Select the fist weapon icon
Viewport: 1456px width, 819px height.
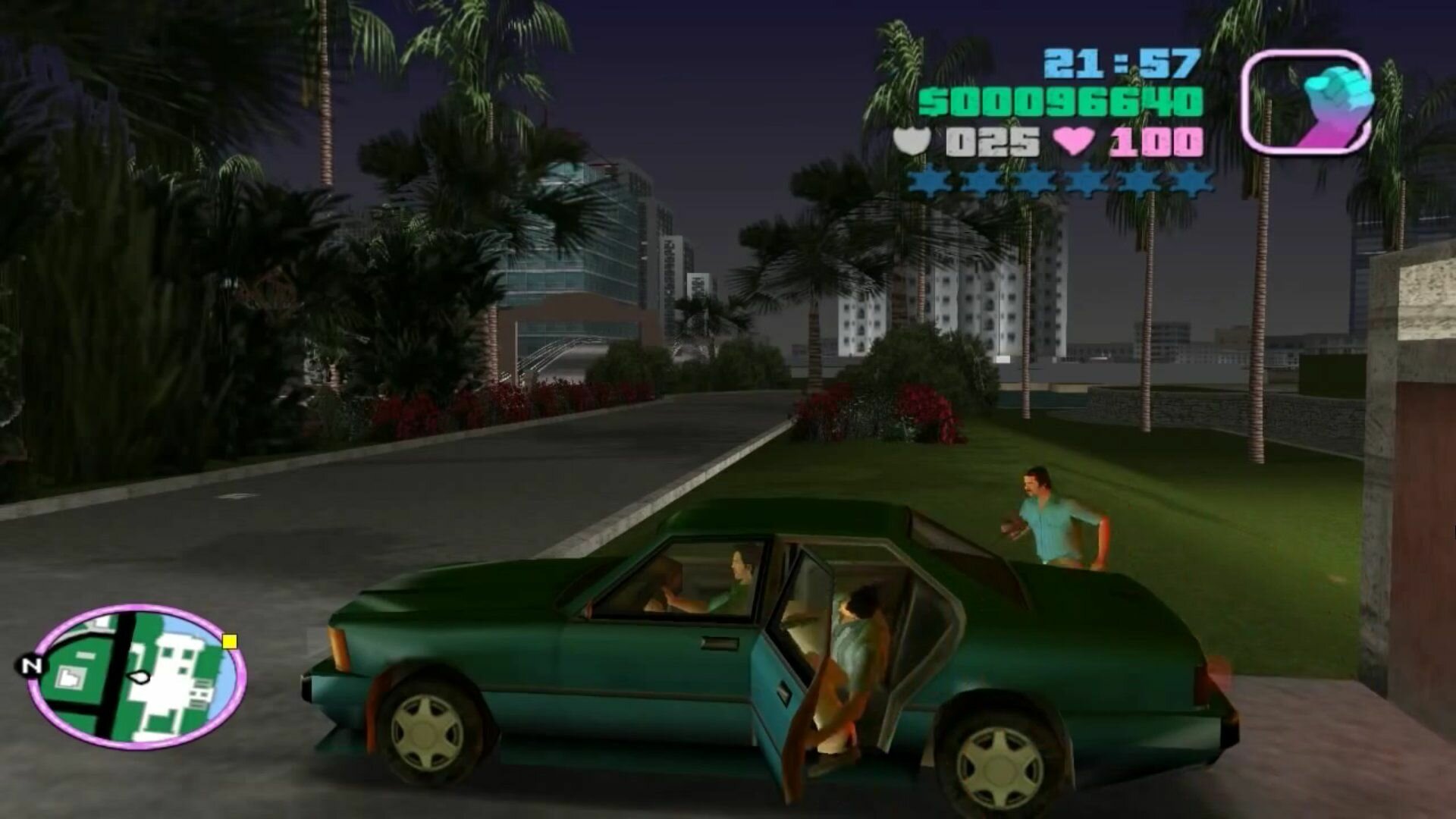(1307, 102)
